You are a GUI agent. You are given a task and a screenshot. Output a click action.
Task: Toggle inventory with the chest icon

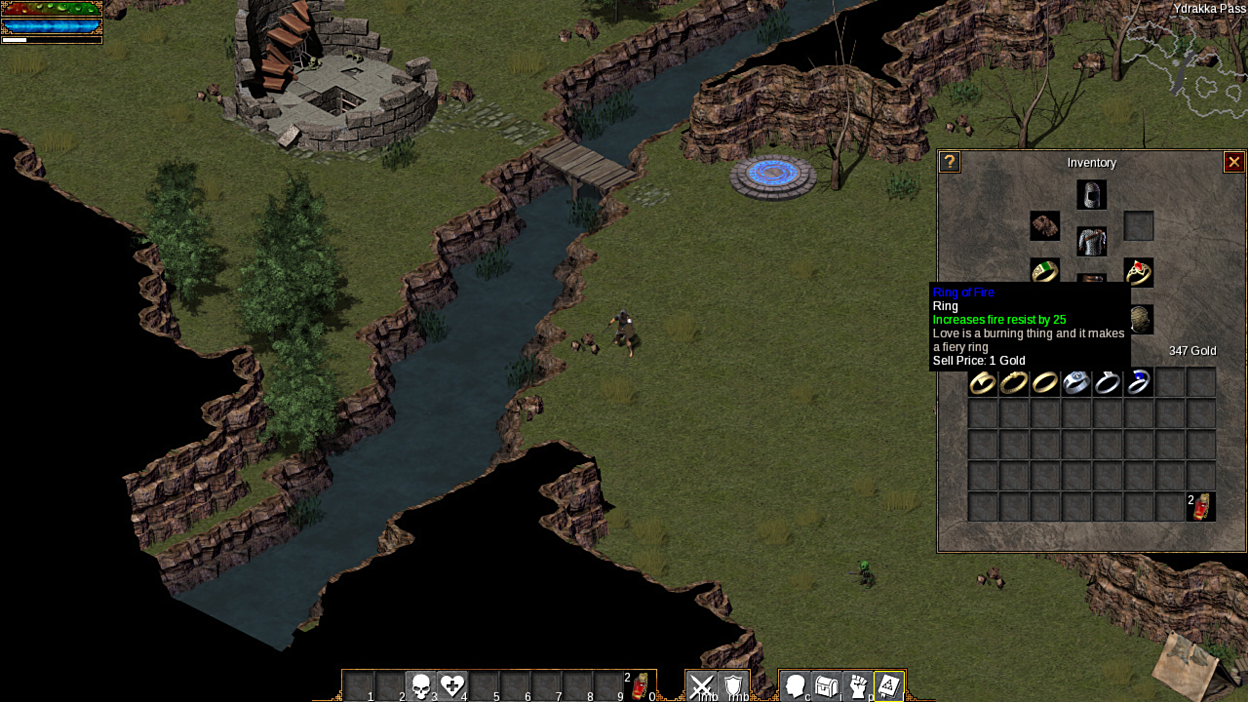tap(826, 686)
